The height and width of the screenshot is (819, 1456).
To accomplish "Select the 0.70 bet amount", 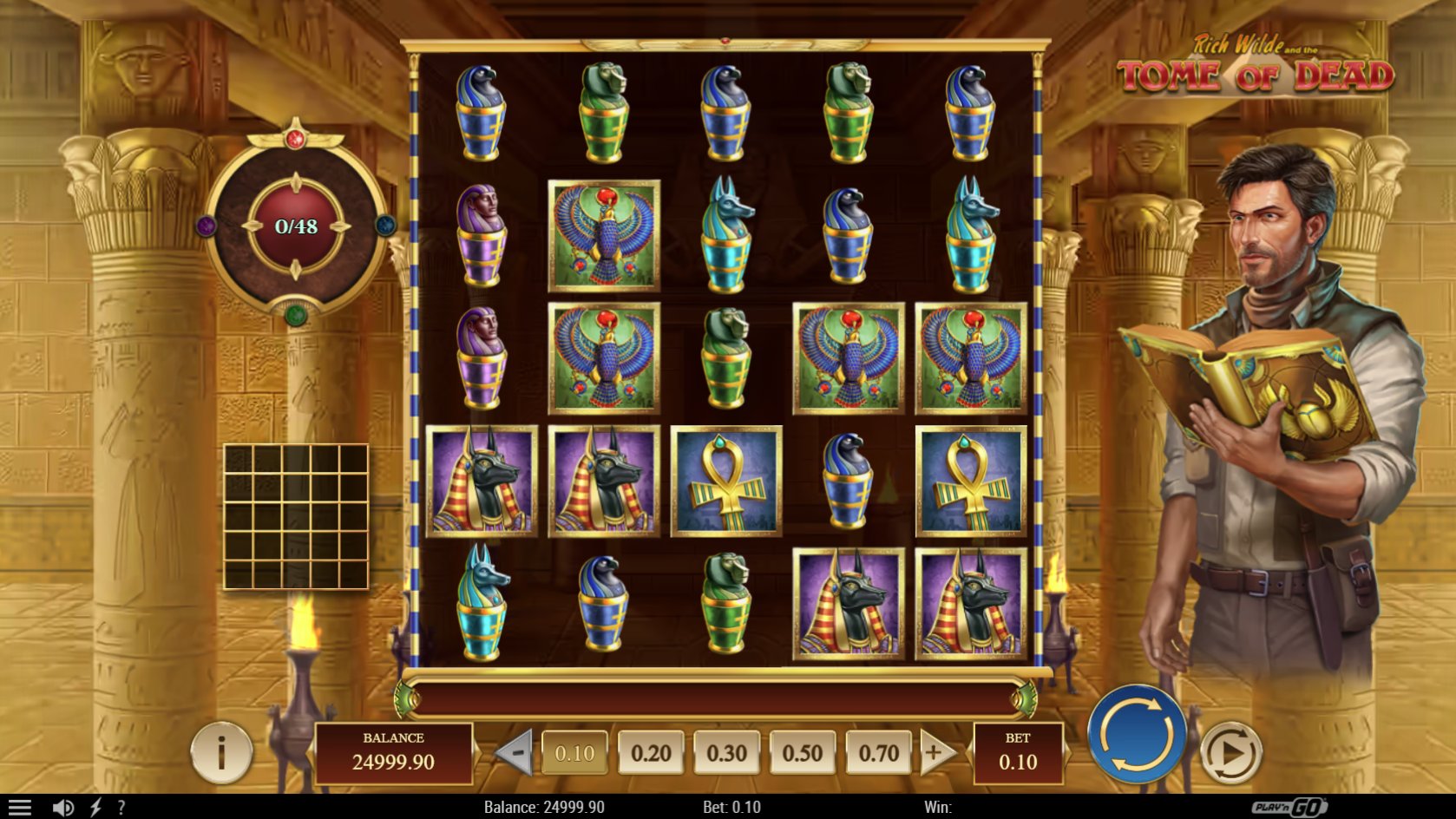I will (878, 753).
